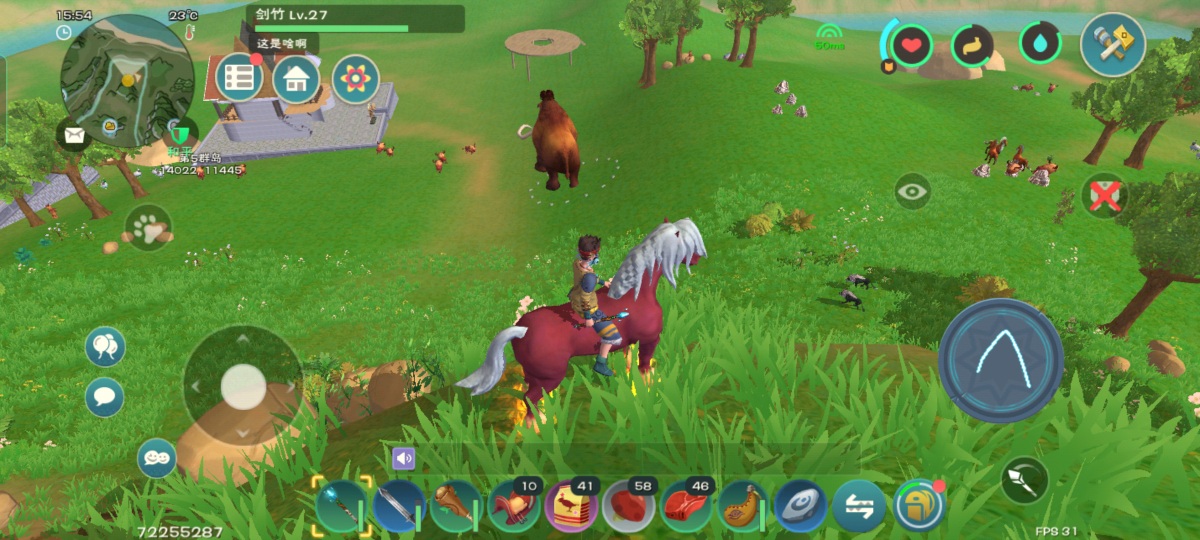1200x540 pixels.
Task: Toggle the purple speaker sound icon
Action: point(403,459)
